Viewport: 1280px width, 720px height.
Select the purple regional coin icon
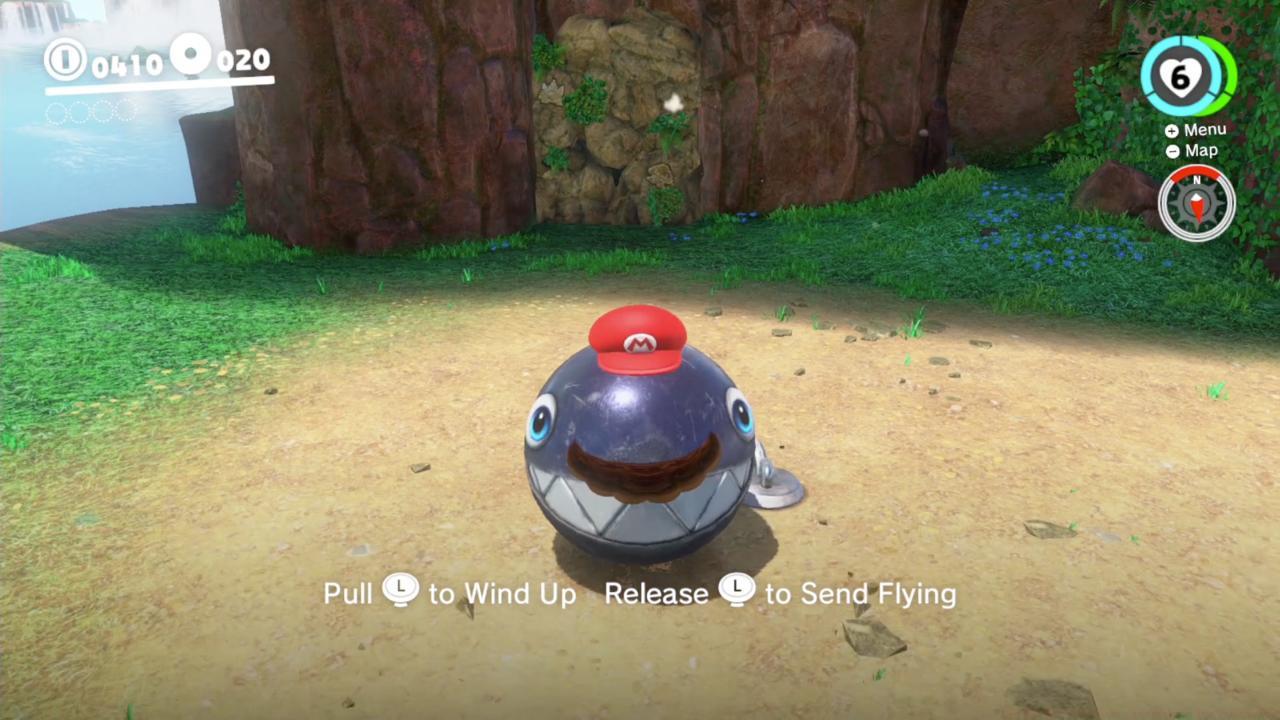pyautogui.click(x=191, y=55)
